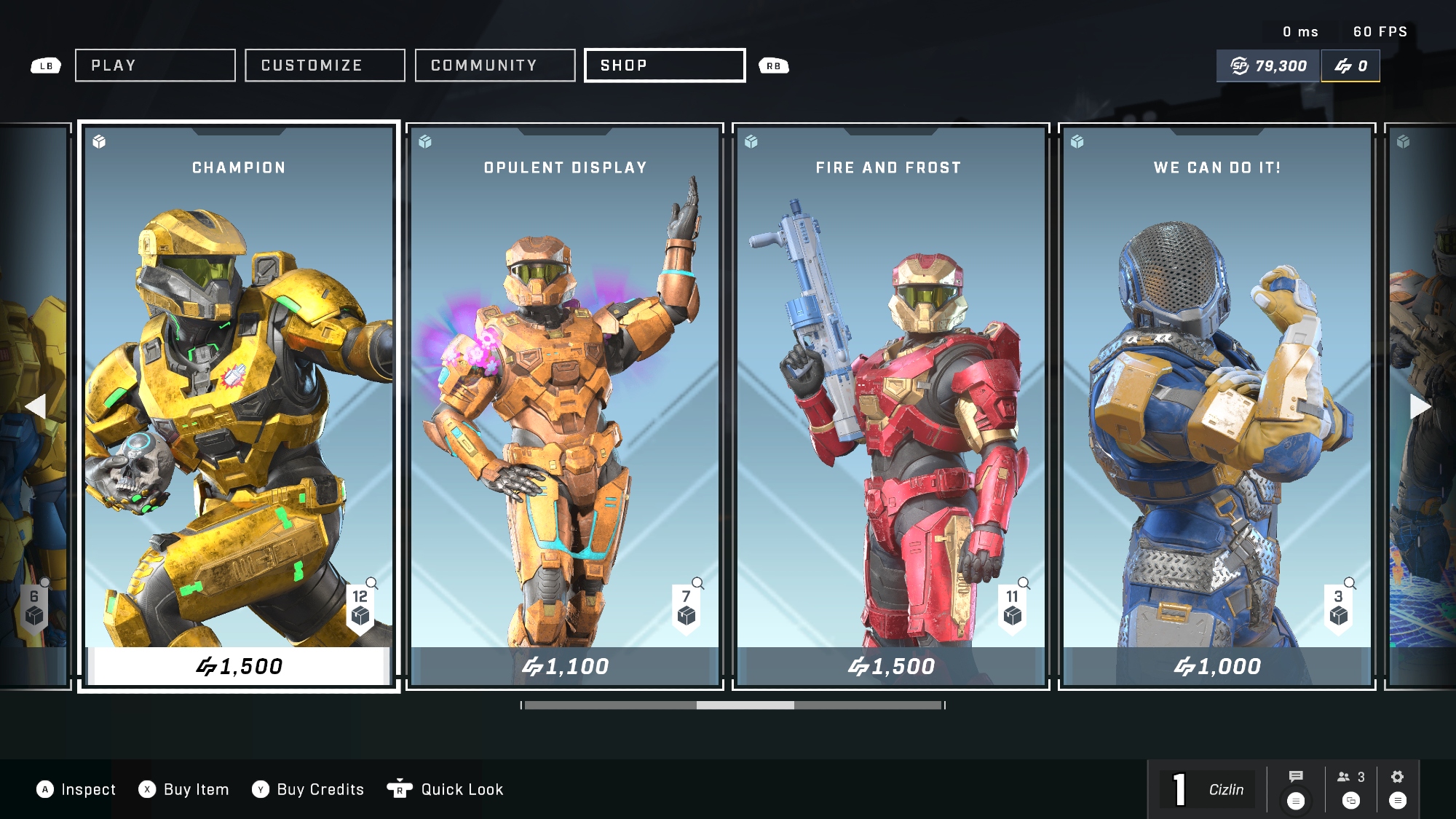Open the We Can Do It! bundle
The height and width of the screenshot is (819, 1456).
pos(1216,386)
